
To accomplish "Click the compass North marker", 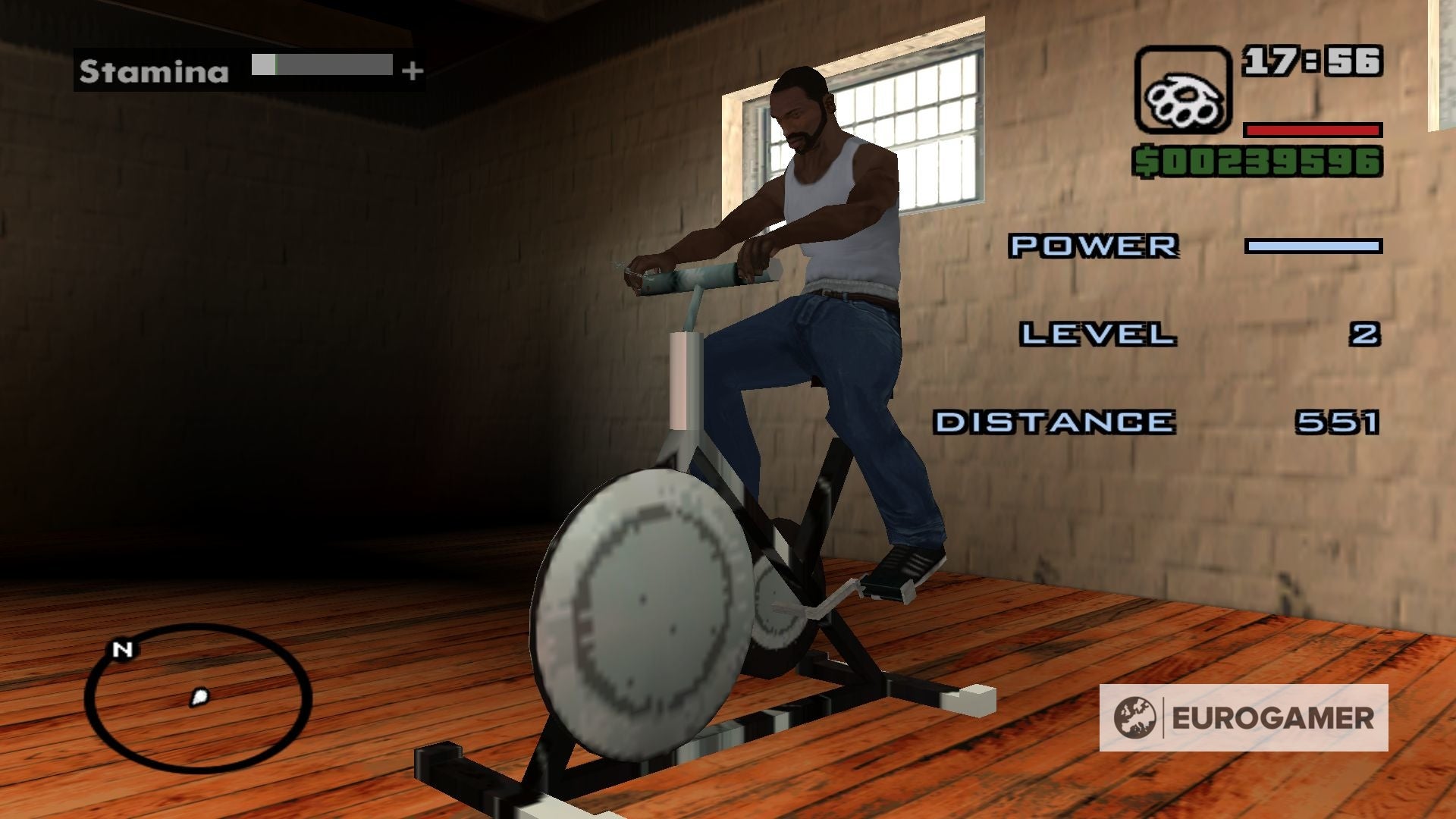I will (x=124, y=649).
